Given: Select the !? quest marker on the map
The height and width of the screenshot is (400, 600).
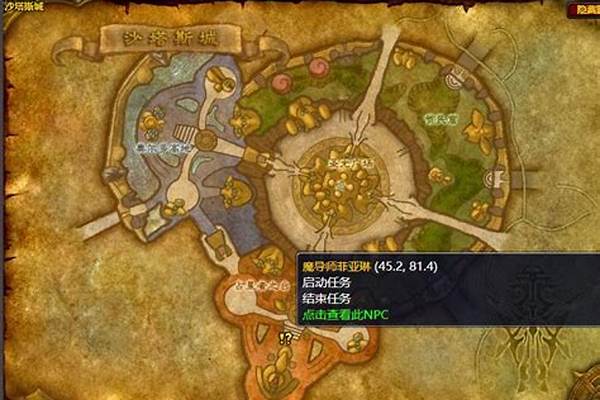Looking at the screenshot, I should [x=284, y=337].
